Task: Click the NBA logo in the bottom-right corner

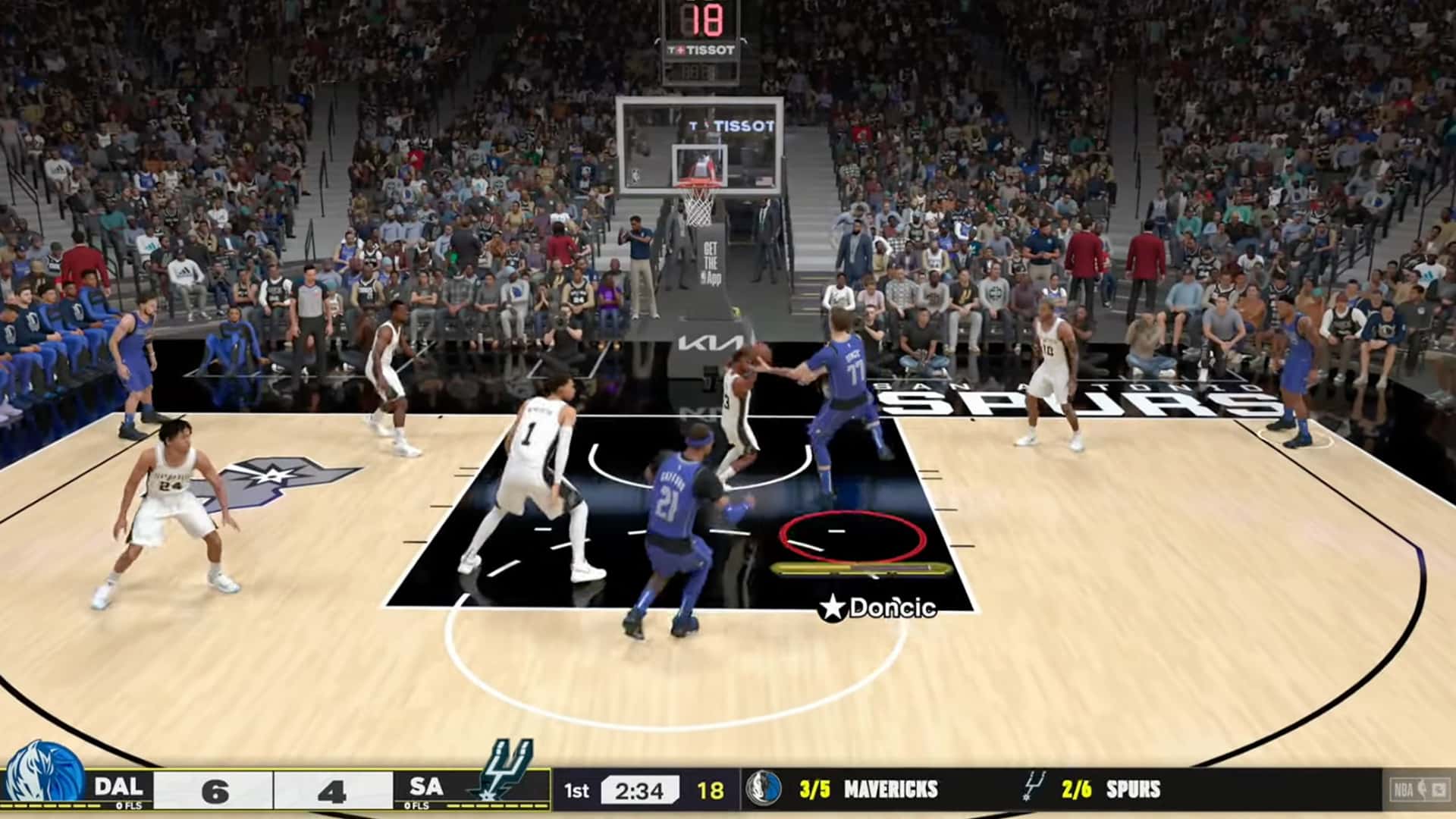Action: 1409,790
